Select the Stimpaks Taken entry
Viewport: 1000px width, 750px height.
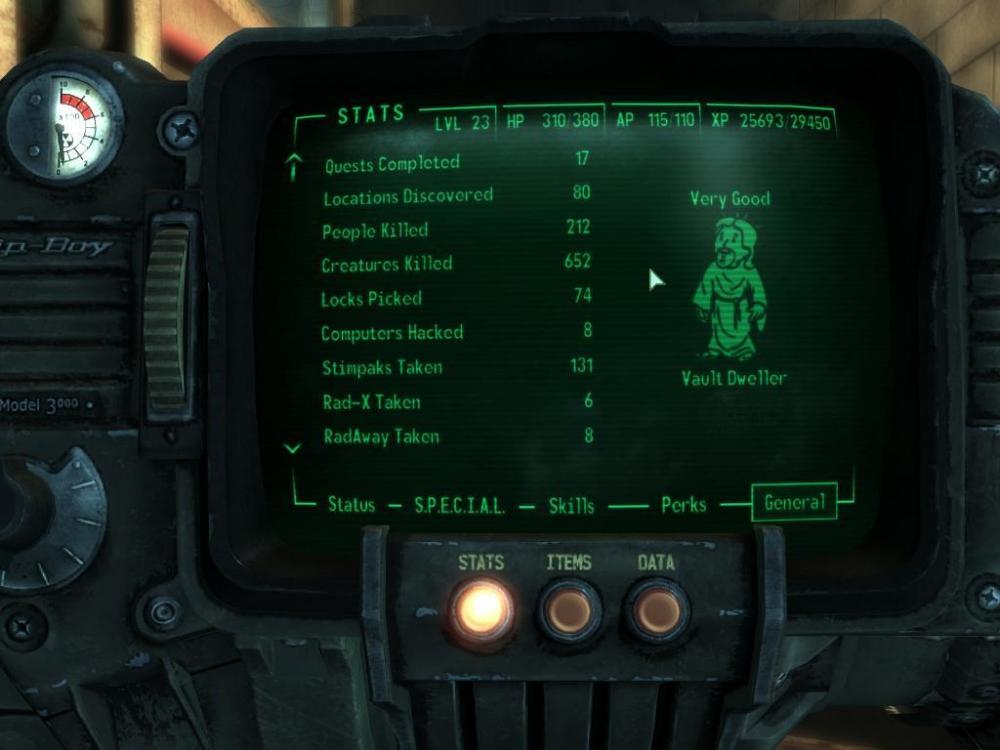(x=381, y=367)
